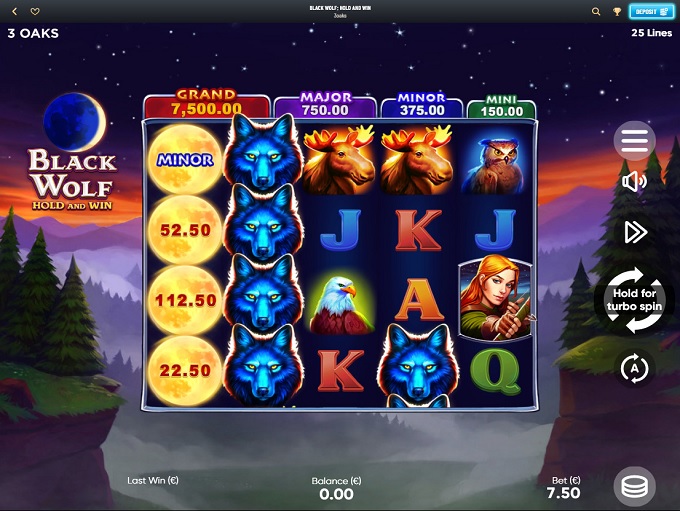Go back using the top-left arrow
This screenshot has height=511, width=680.
[15, 12]
